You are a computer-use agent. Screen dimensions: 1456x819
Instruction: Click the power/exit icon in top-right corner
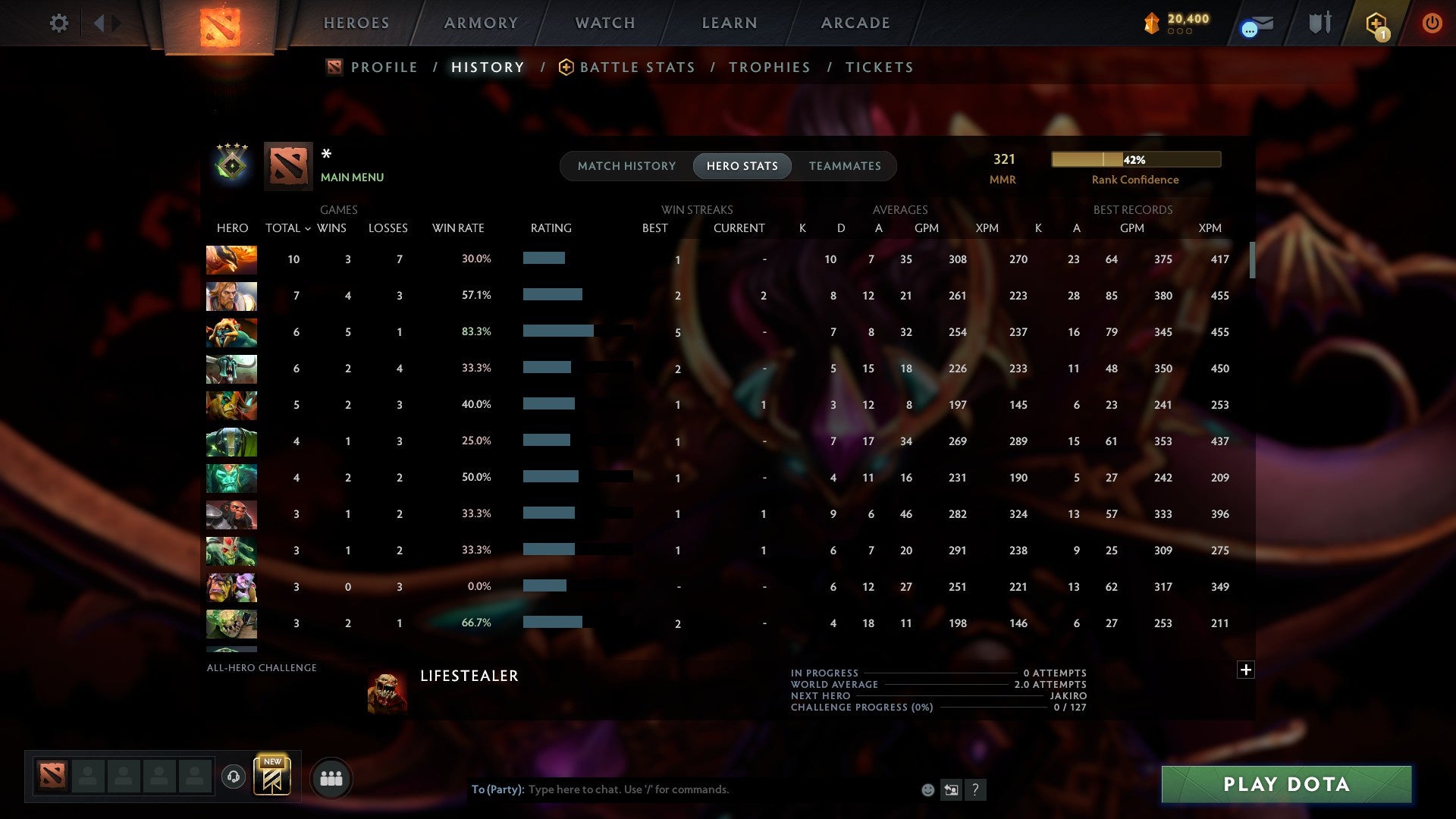tap(1432, 23)
